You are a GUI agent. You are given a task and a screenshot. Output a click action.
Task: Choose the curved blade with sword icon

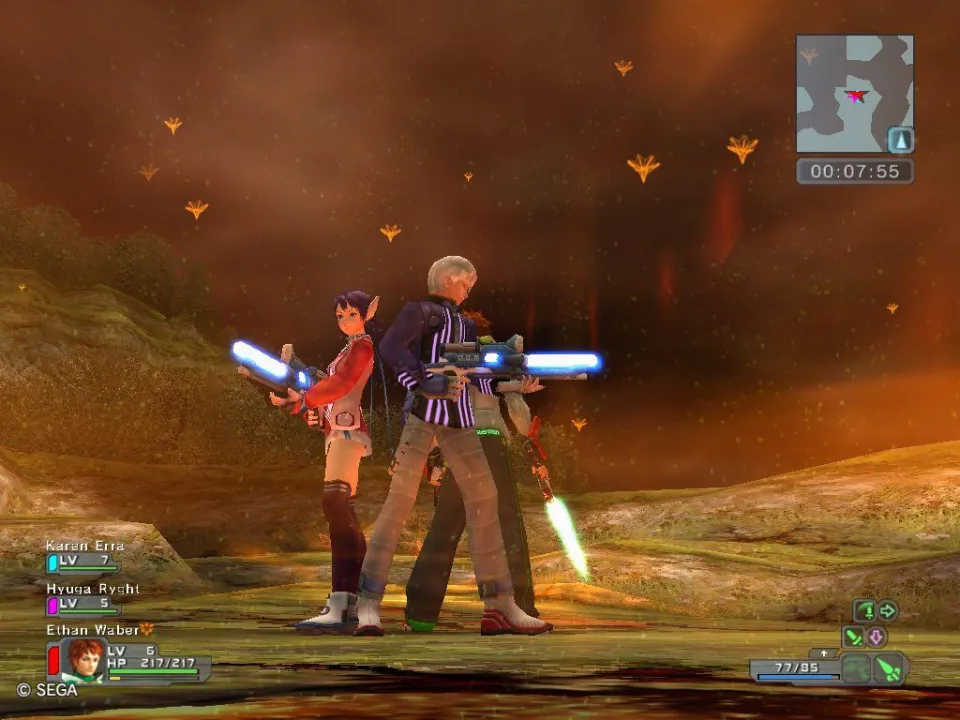[865, 610]
